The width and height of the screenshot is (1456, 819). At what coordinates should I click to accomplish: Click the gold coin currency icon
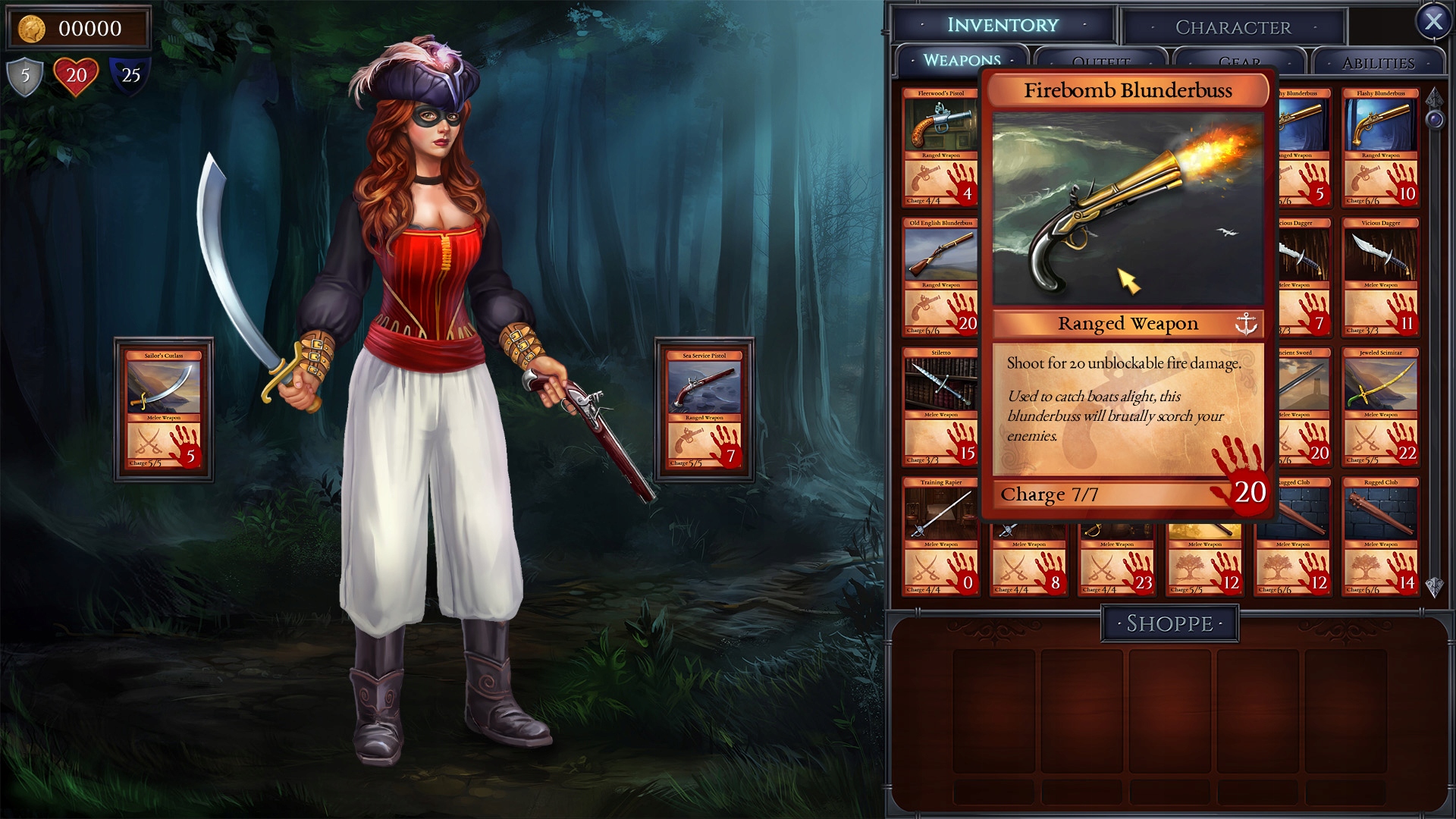coord(30,27)
